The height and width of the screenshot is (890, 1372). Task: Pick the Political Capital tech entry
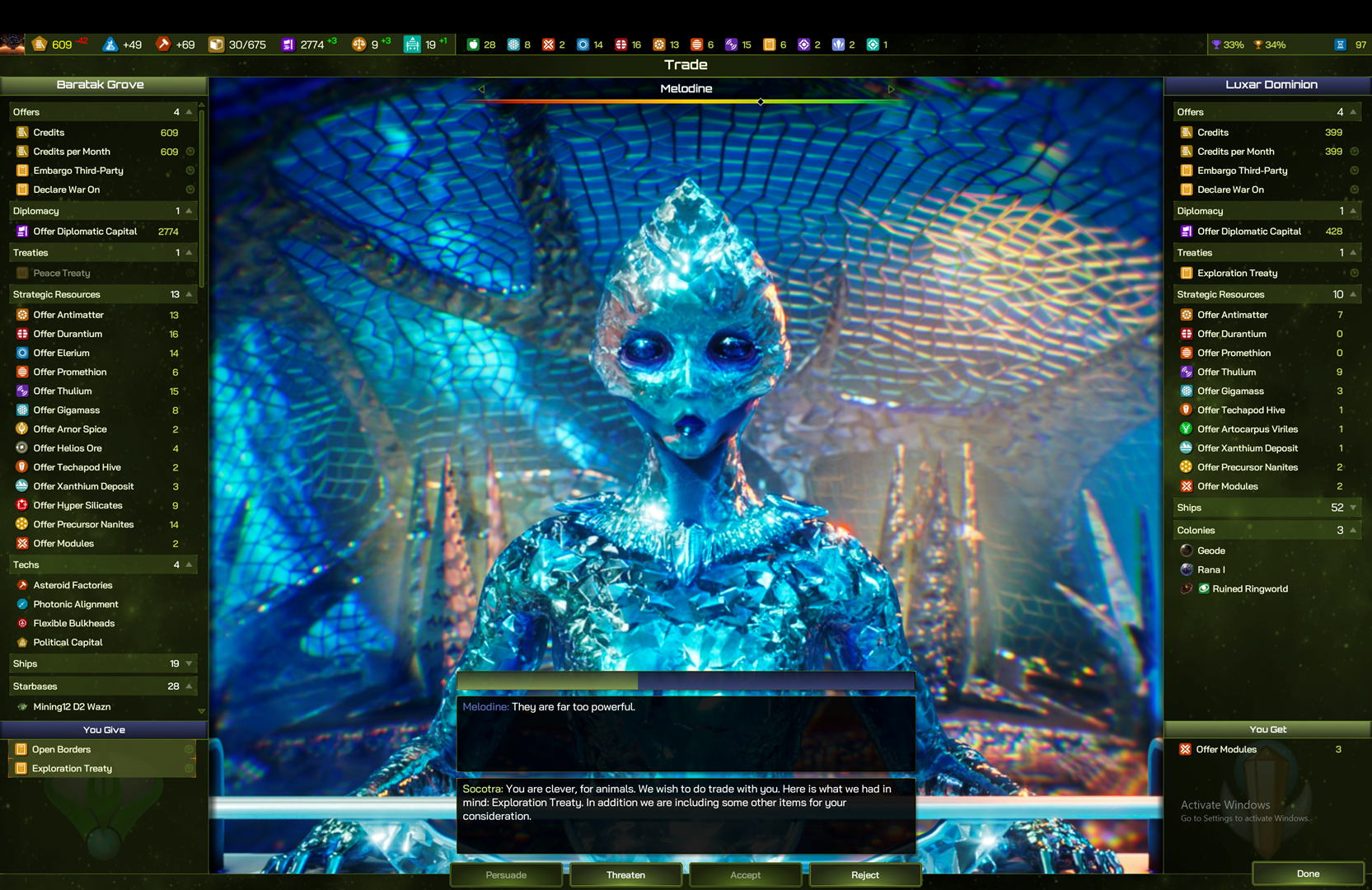68,642
